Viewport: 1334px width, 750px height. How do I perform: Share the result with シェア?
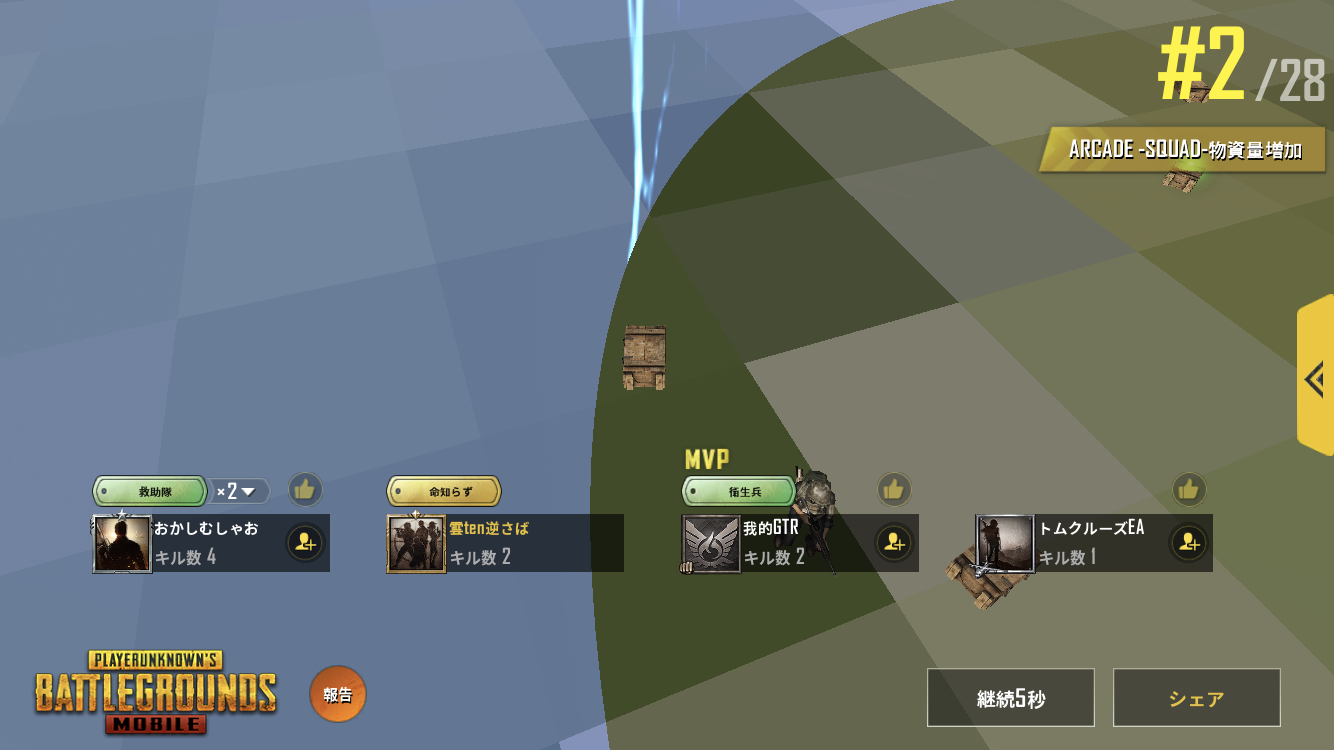1196,698
